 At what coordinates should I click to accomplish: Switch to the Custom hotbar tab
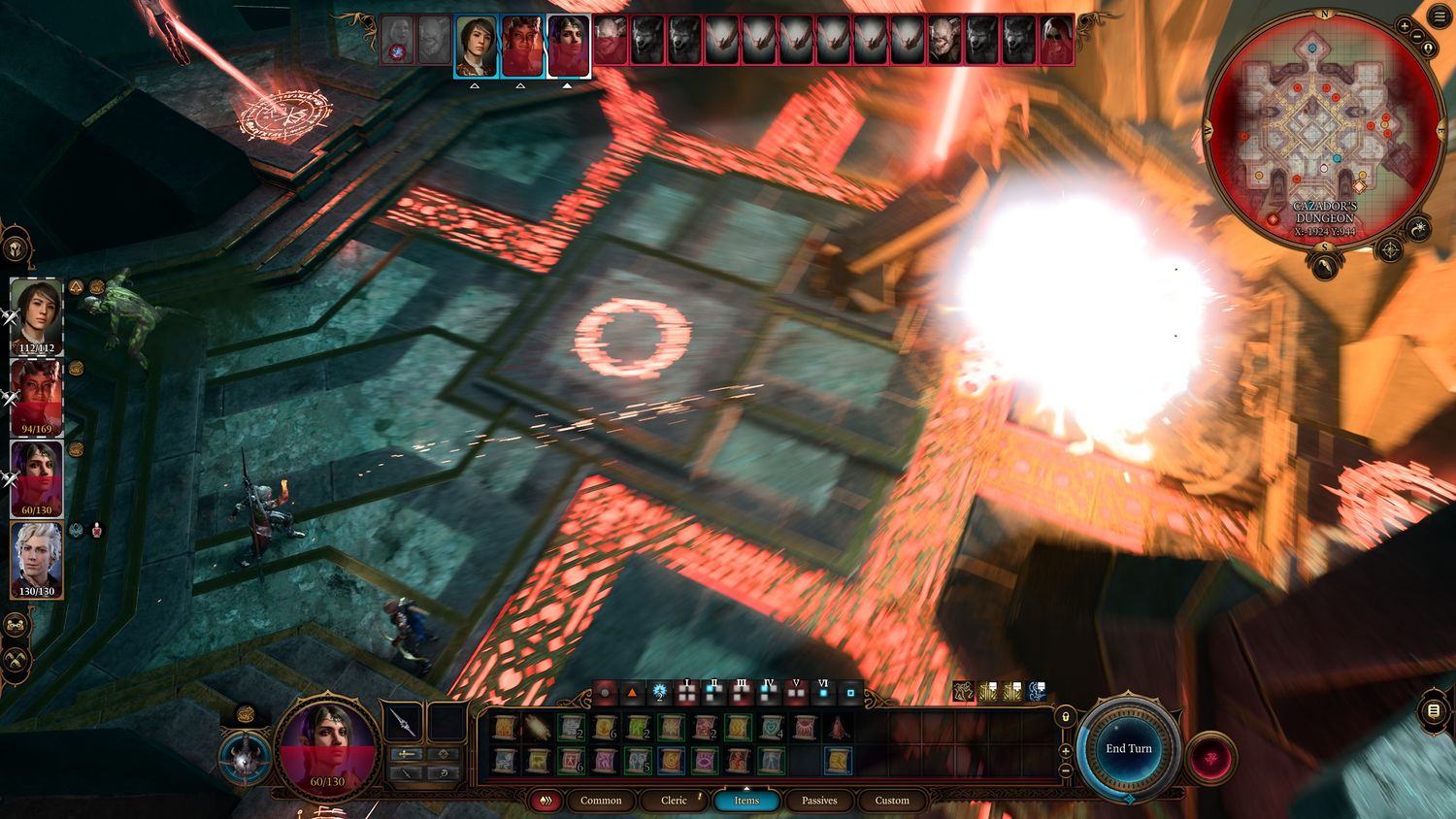(892, 801)
